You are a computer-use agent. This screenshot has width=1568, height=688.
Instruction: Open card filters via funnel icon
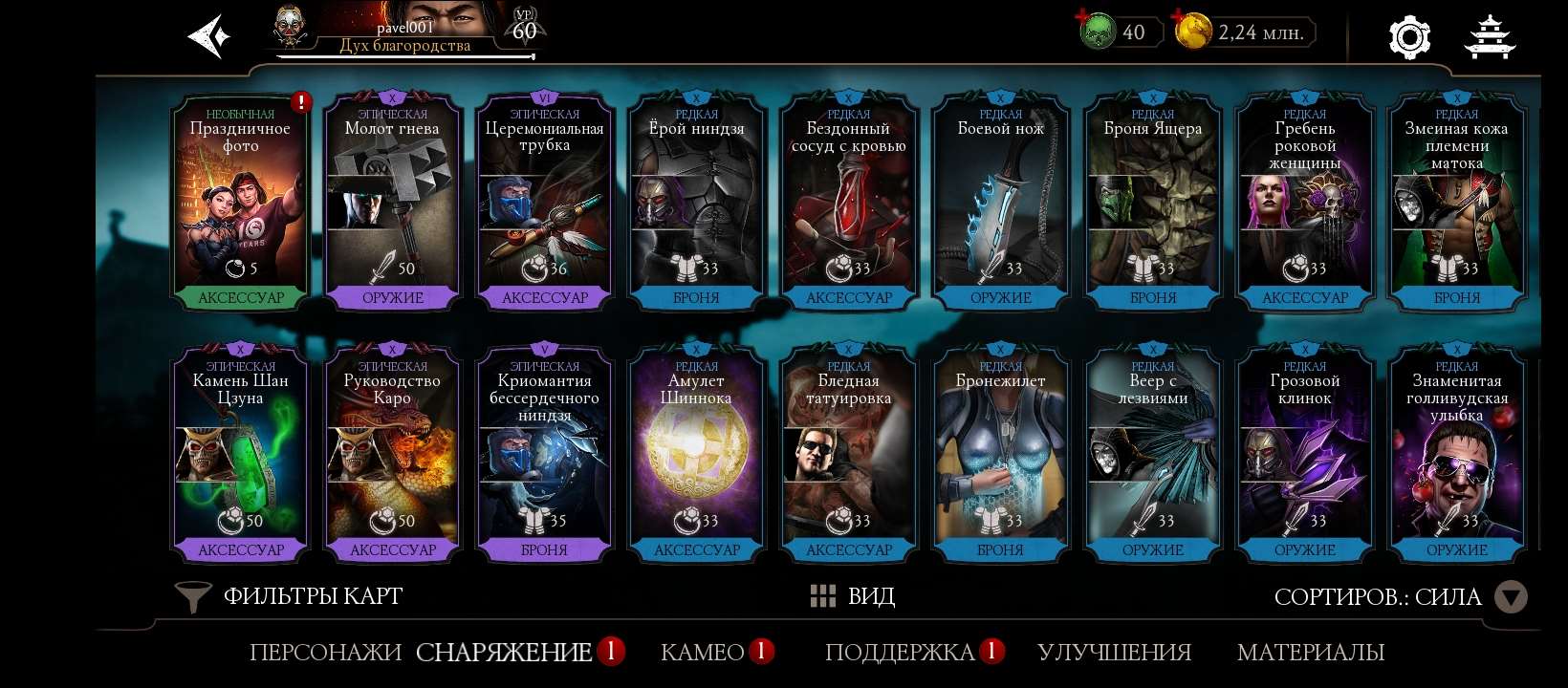194,595
